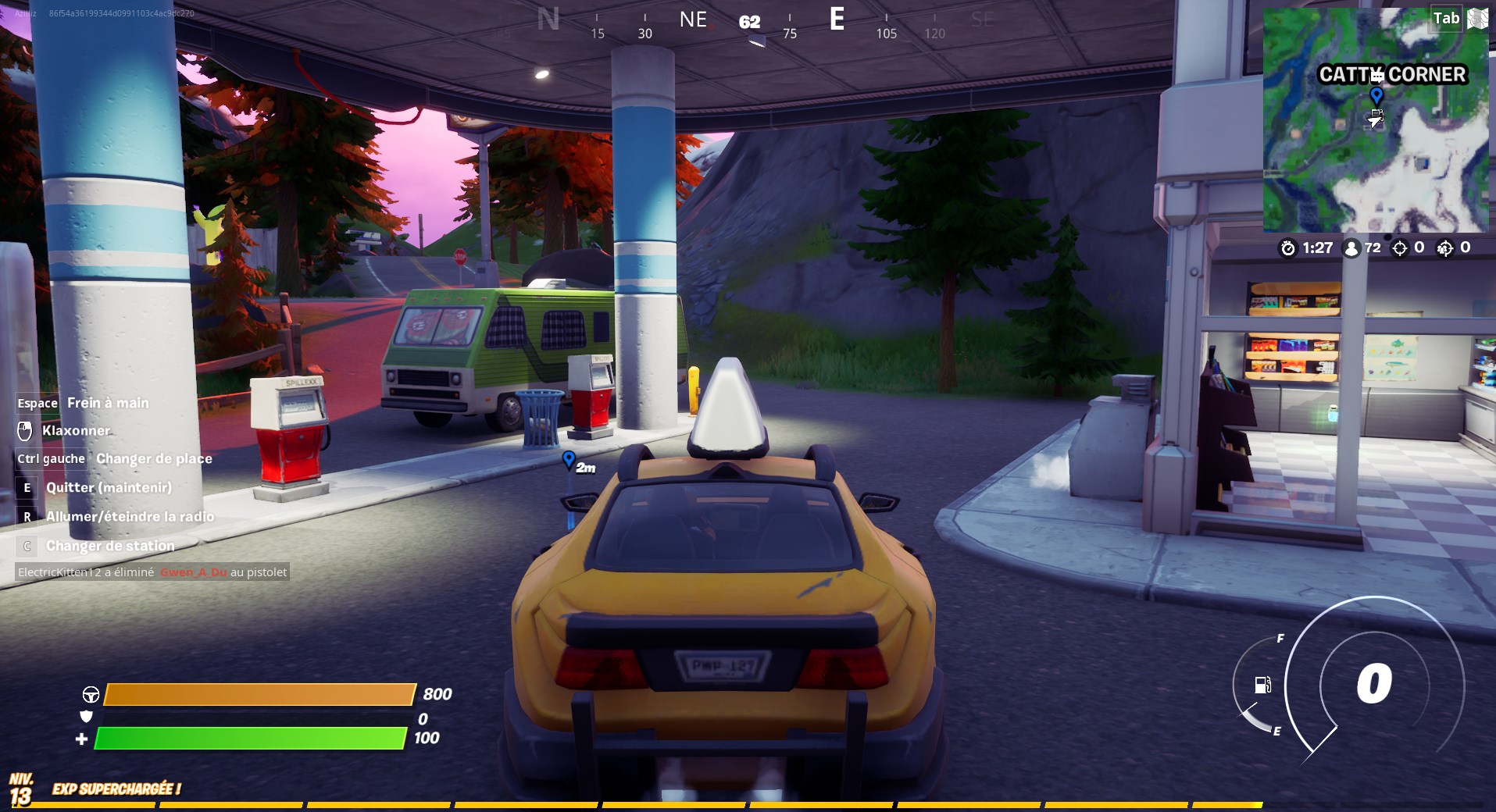Screen dimensions: 1496x812
Task: Click the Cattle Corner location label
Action: pyautogui.click(x=1392, y=76)
